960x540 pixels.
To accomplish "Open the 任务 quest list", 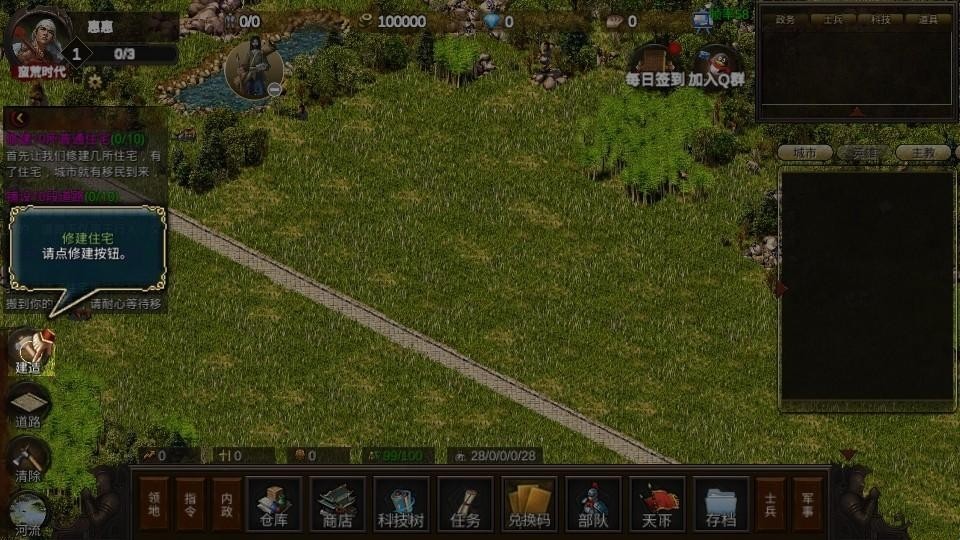I will tap(465, 503).
